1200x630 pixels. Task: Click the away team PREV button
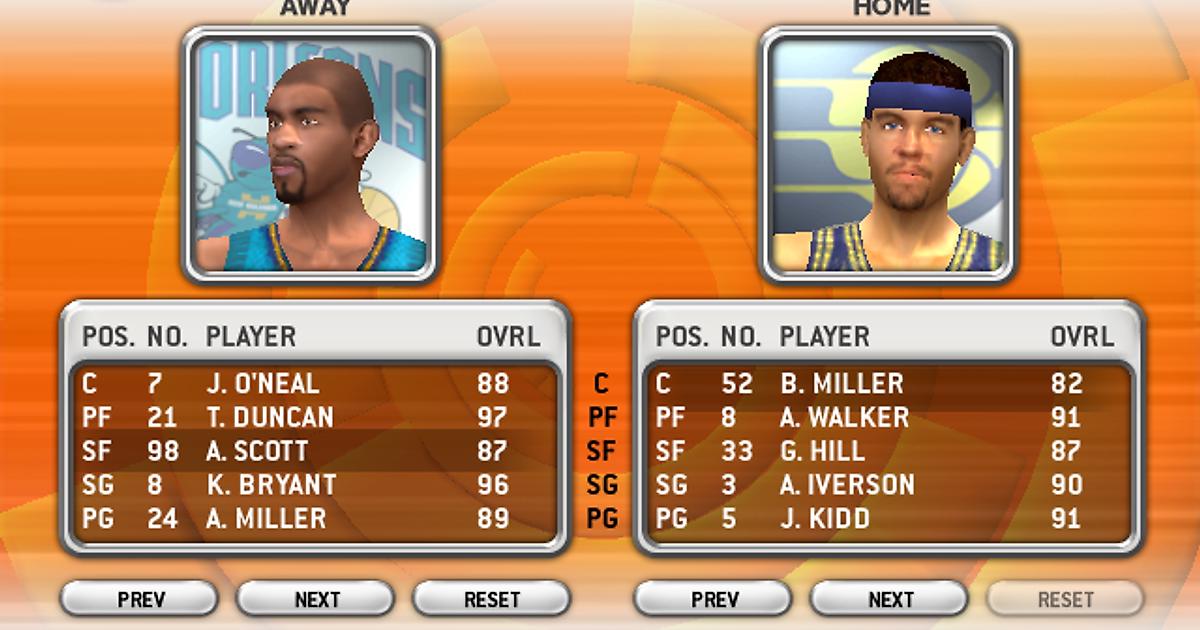(x=140, y=599)
